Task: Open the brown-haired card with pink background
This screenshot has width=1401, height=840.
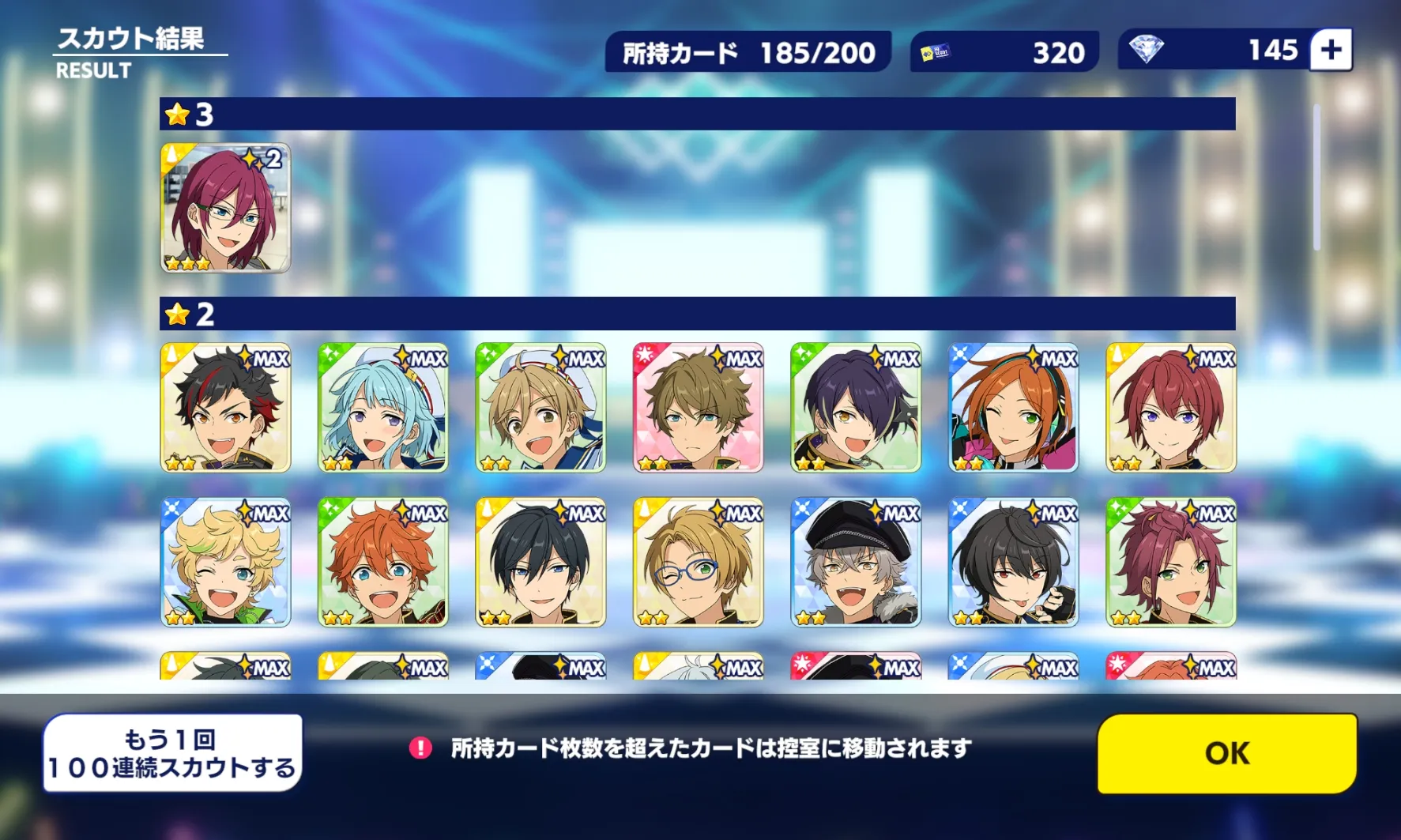Action: click(x=699, y=408)
